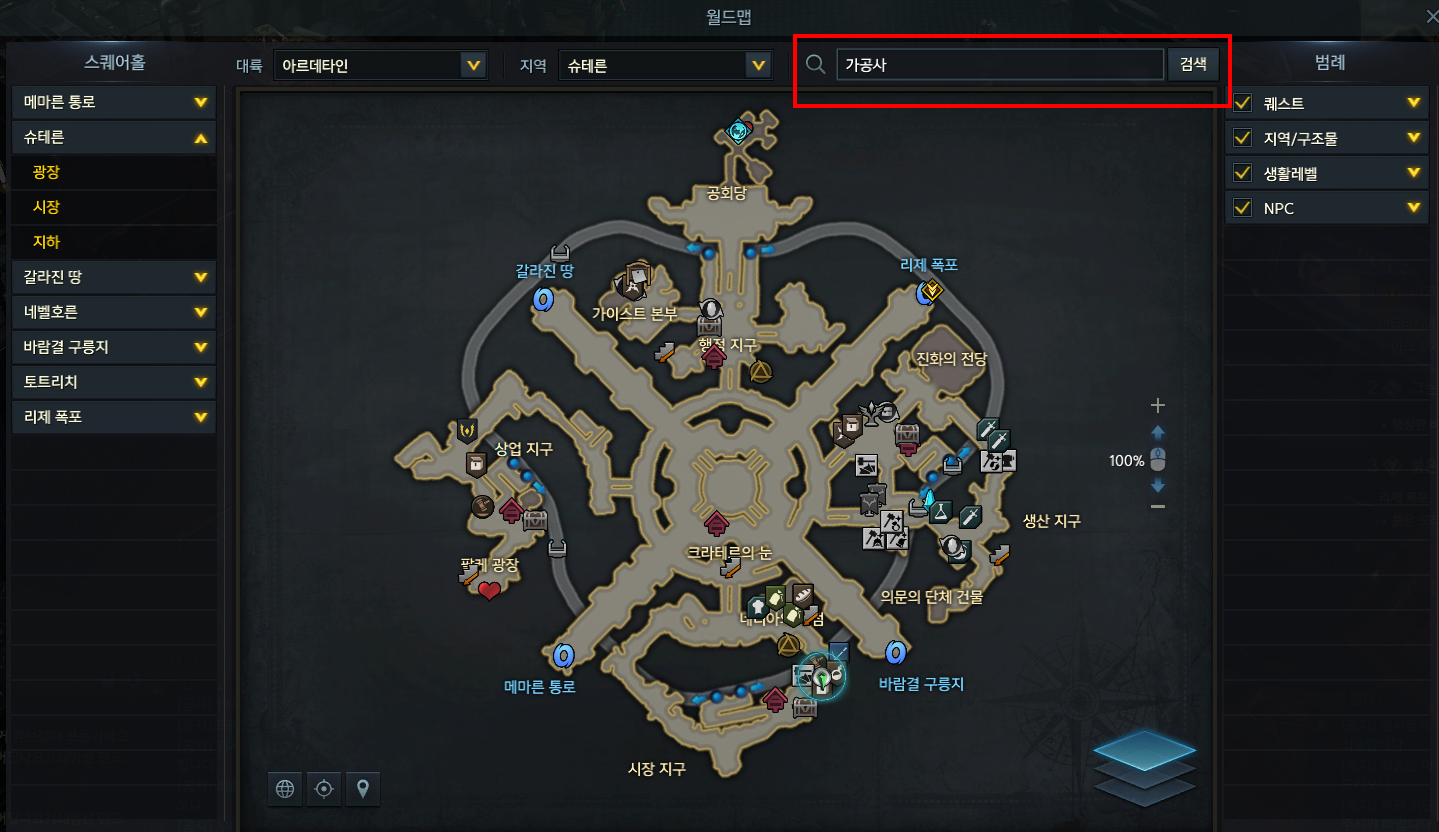Open the 대륙 아르데타인 dropdown
This screenshot has height=832, width=1439.
[379, 66]
